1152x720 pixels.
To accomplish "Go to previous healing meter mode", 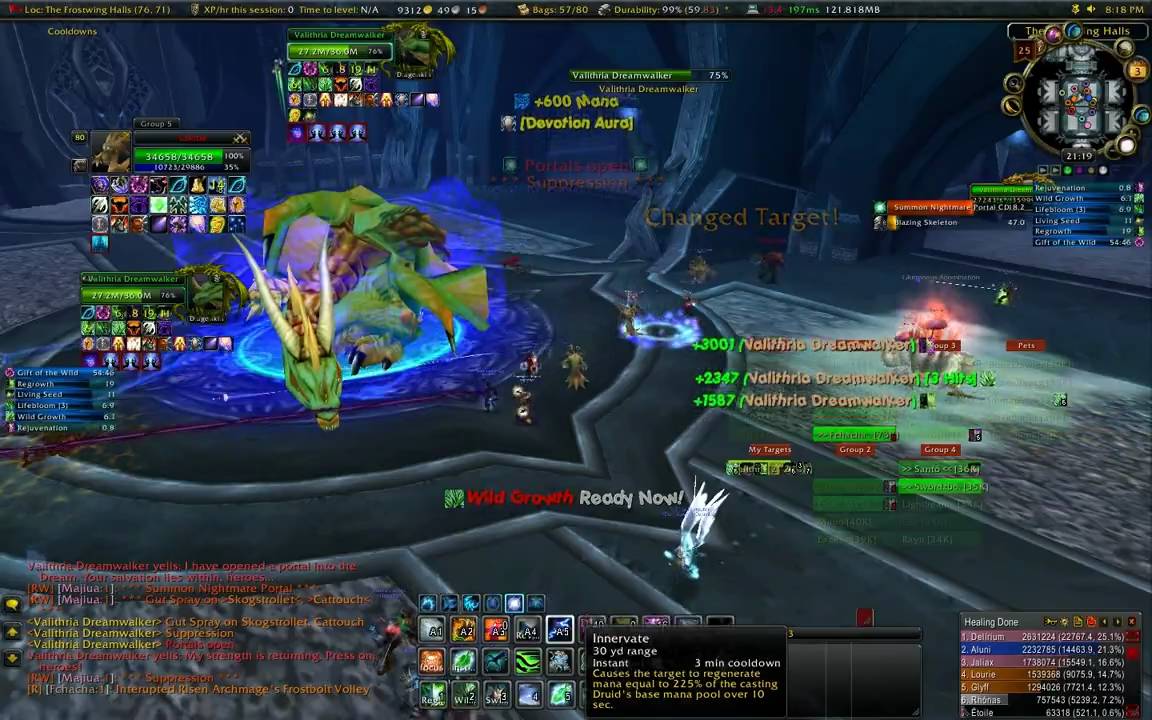I will coord(1104,622).
